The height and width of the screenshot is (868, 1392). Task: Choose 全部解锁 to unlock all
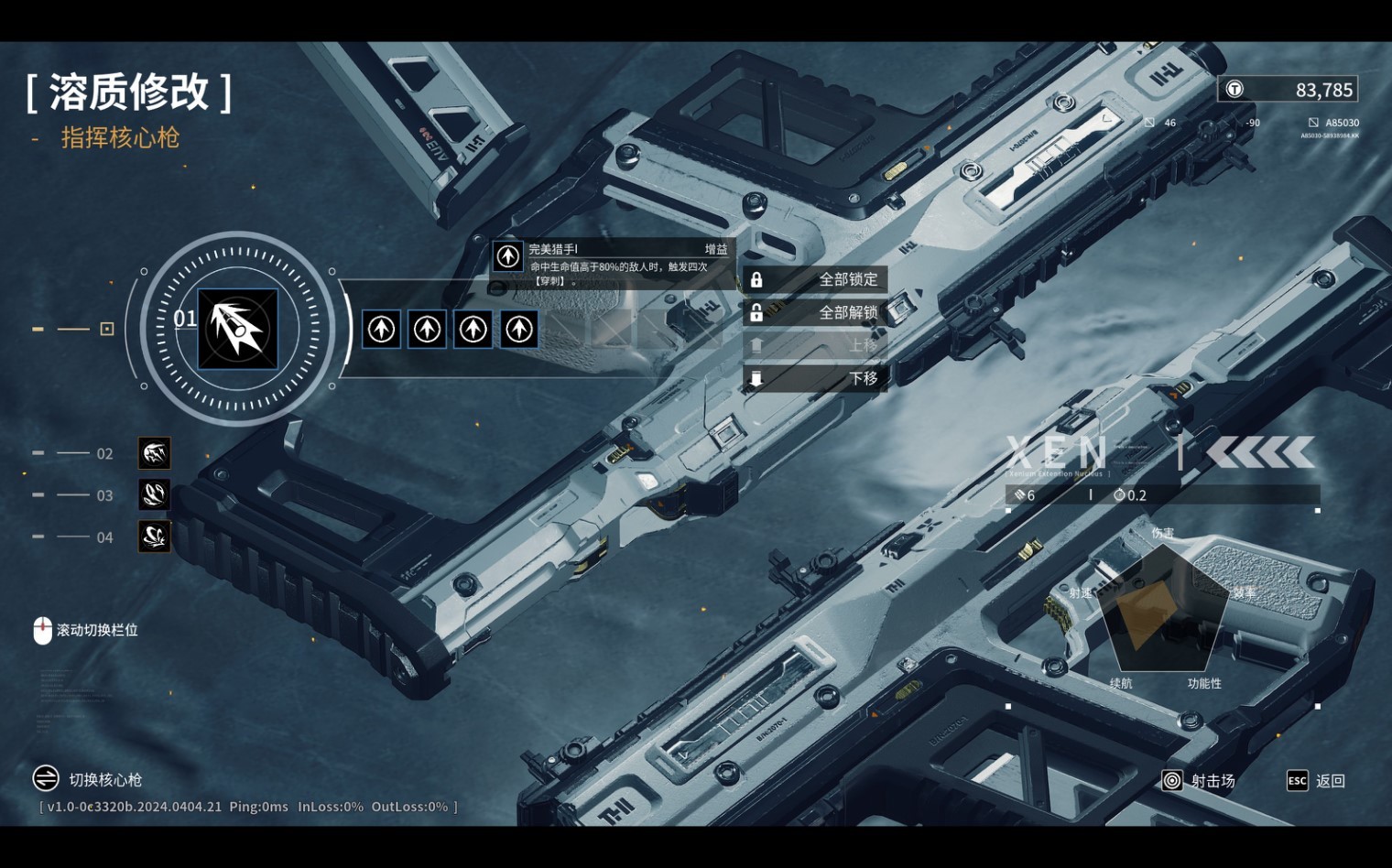pos(815,312)
